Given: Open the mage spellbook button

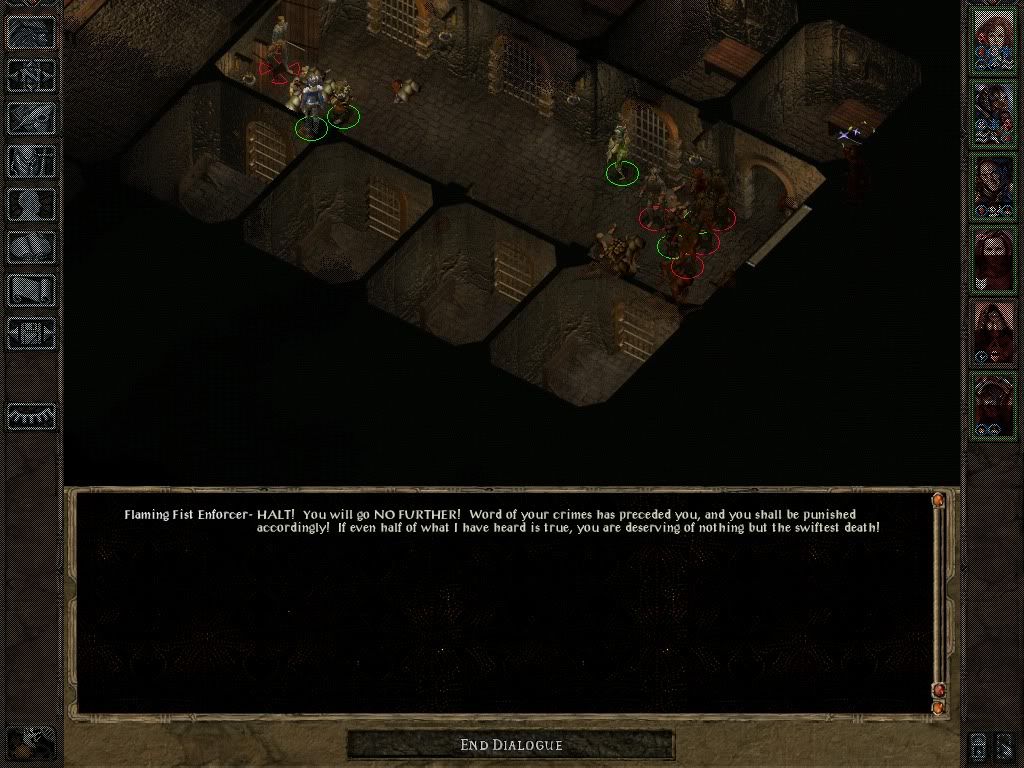Looking at the screenshot, I should pos(32,247).
